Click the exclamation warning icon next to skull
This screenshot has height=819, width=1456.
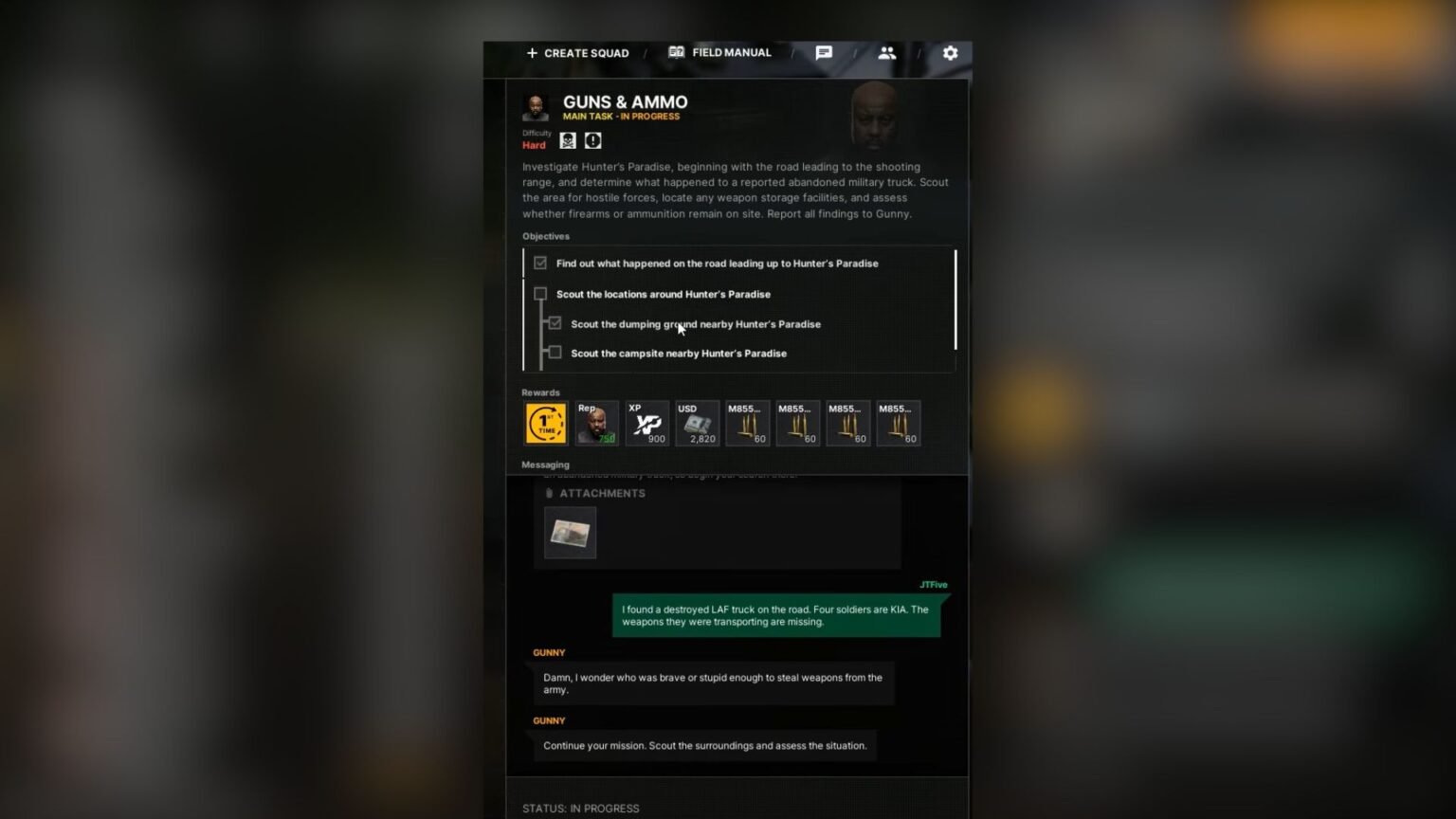(x=592, y=139)
